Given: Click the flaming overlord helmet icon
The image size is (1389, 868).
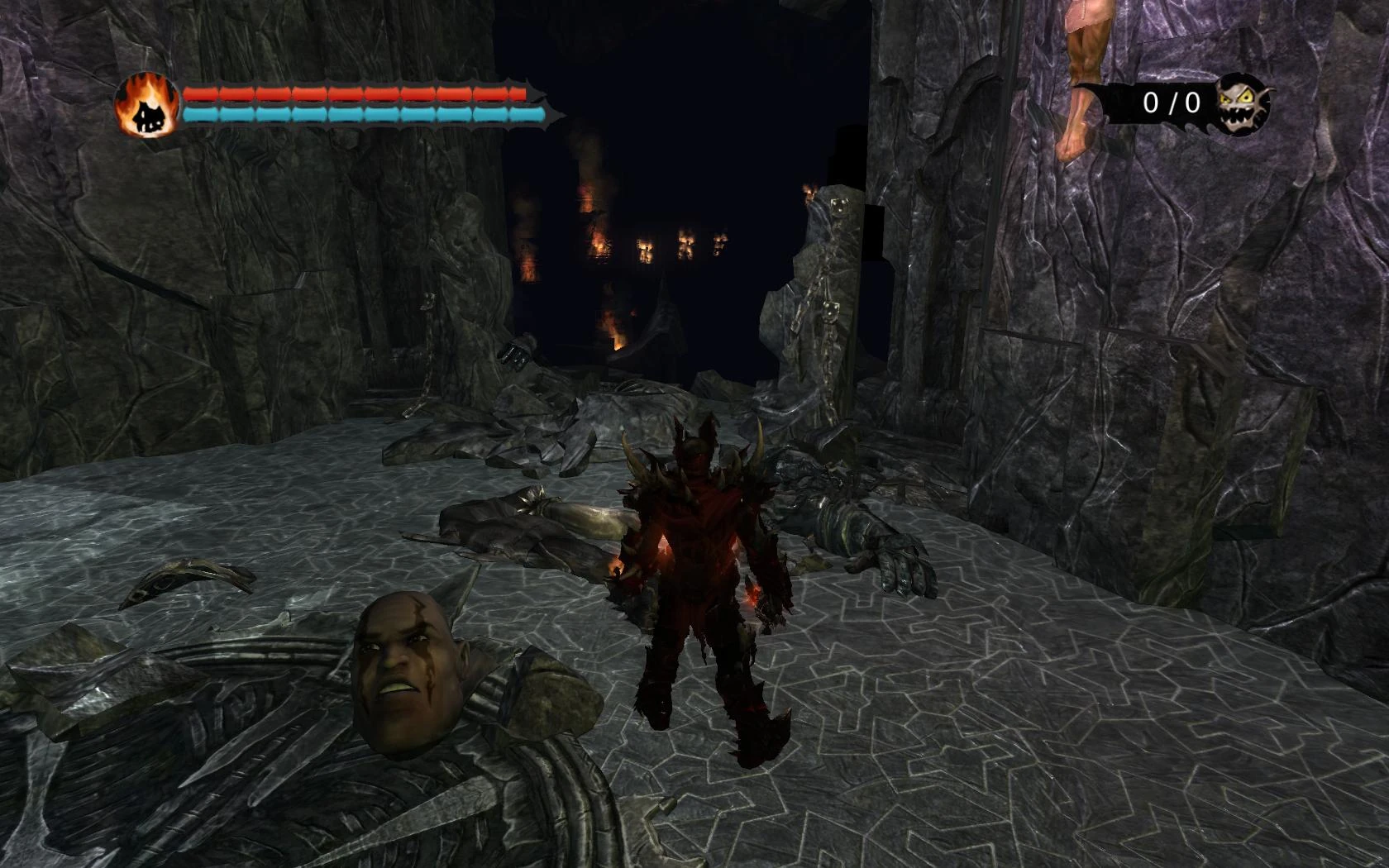Looking at the screenshot, I should point(147,105).
